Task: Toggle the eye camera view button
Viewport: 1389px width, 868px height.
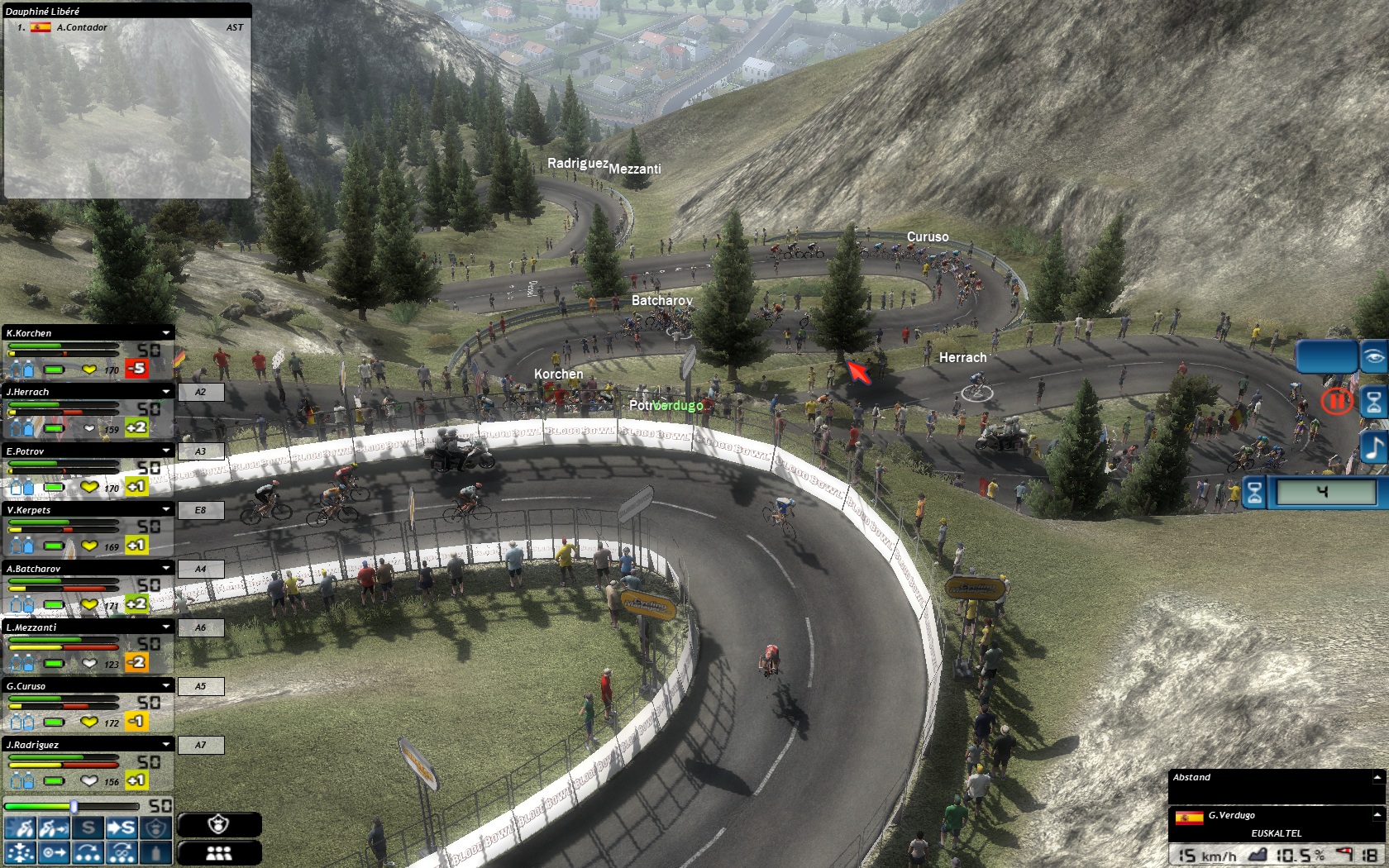Action: [x=1373, y=357]
